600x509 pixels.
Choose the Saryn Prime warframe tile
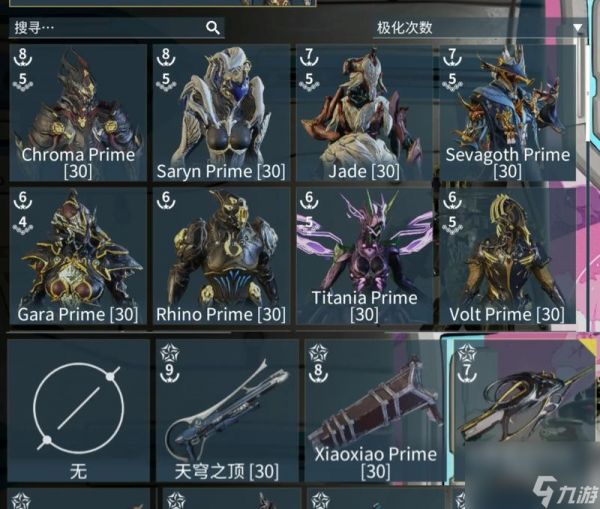coord(221,112)
